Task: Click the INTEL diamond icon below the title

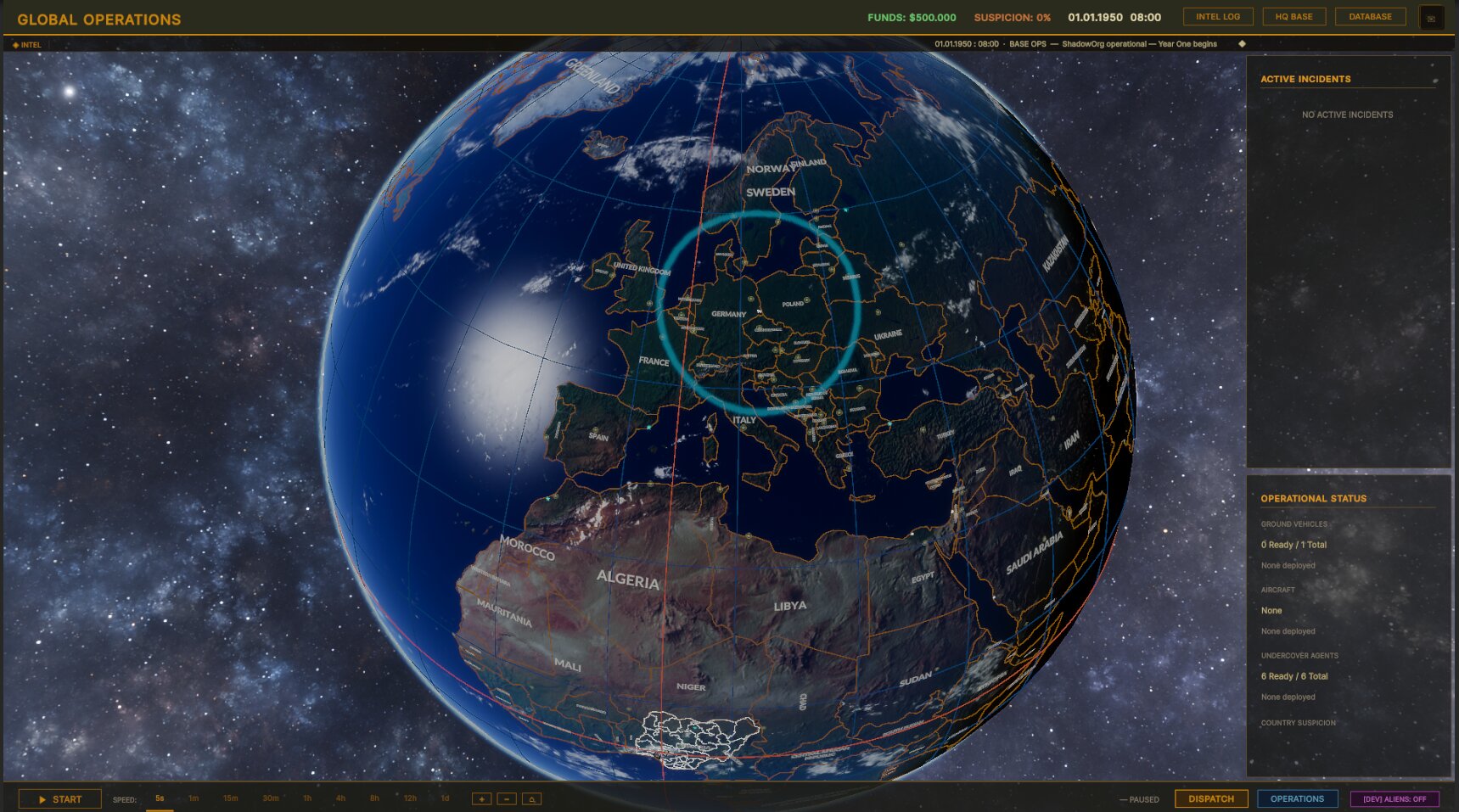Action: coord(14,43)
